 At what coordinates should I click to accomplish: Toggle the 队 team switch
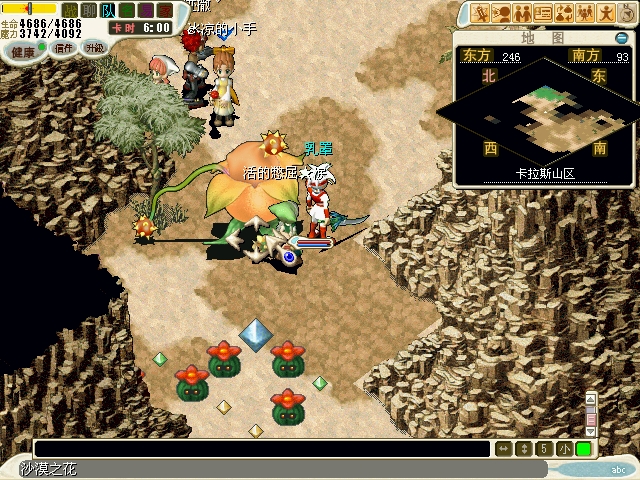tap(107, 10)
